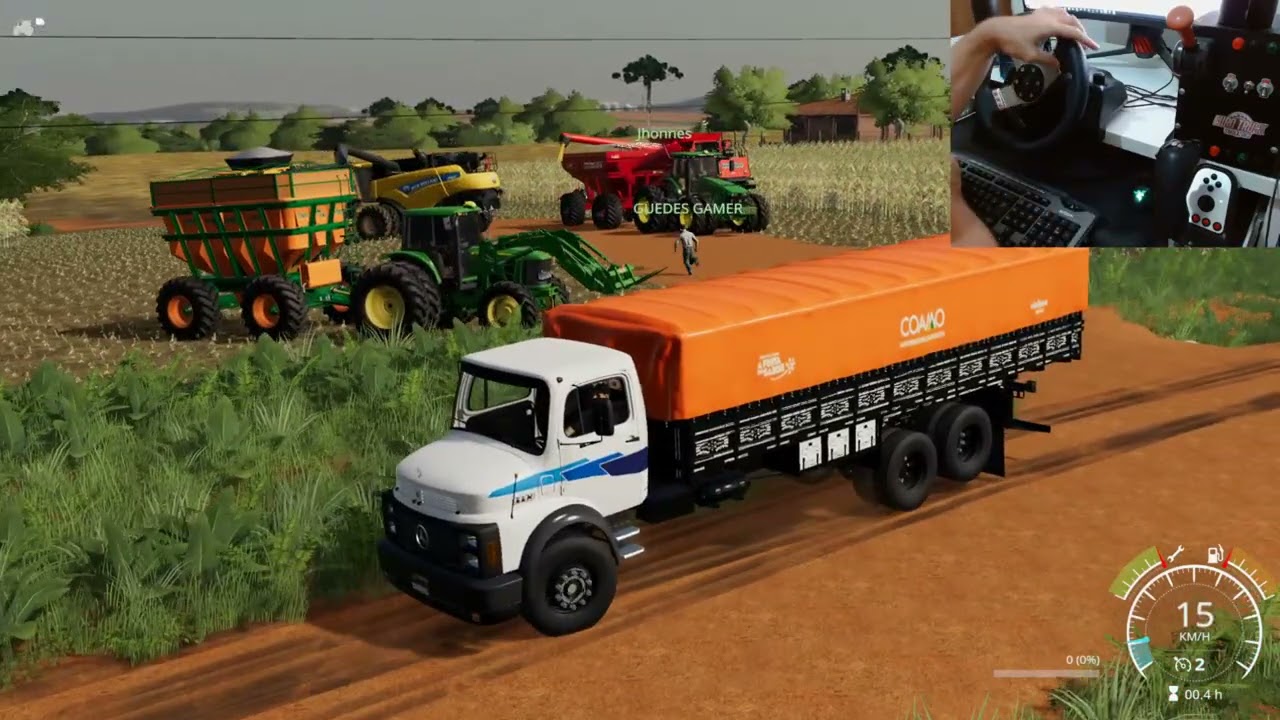Click the wrench damage indicator icon
This screenshot has width=1280, height=720.
1177,556
